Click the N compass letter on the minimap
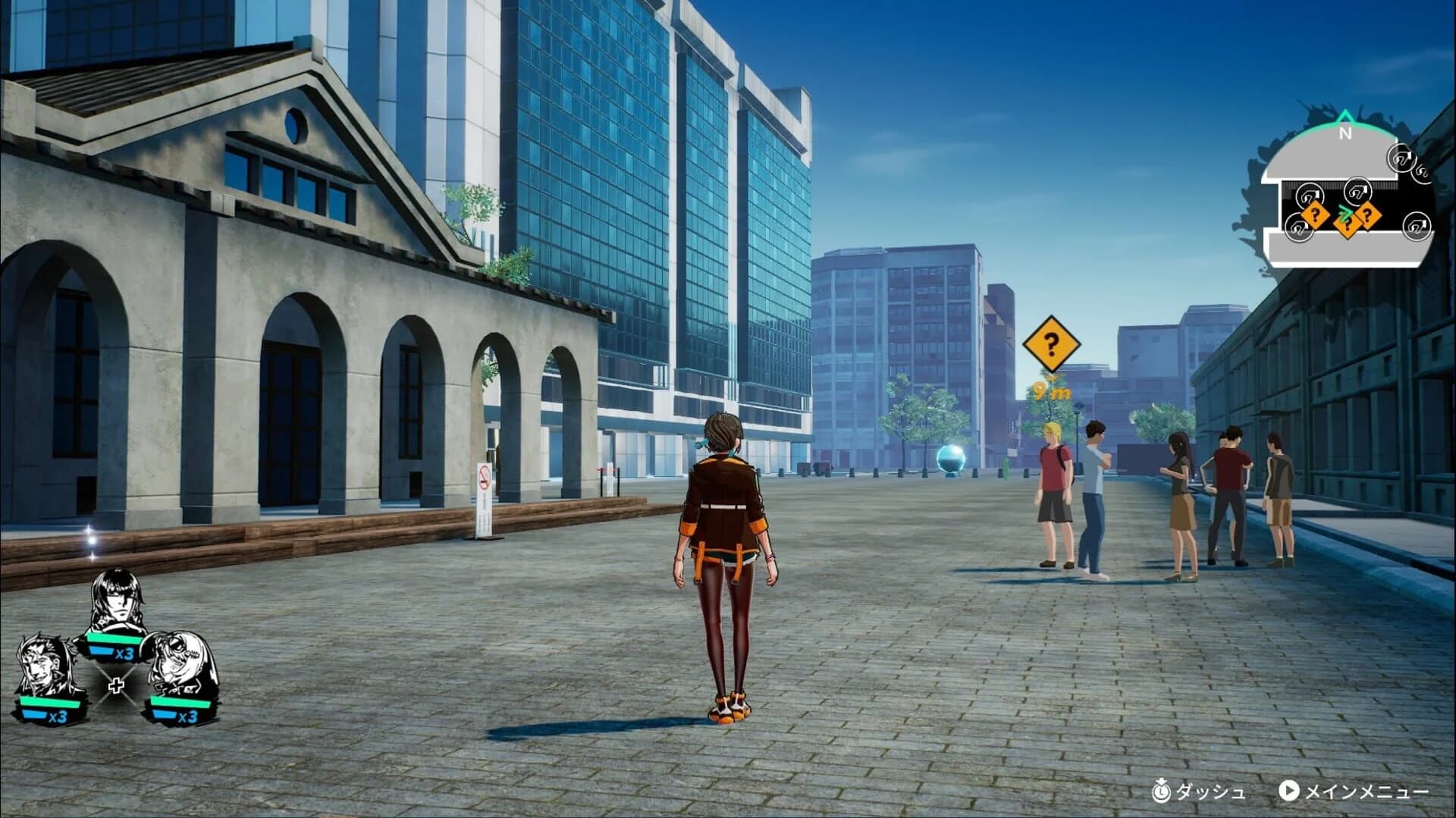 (1345, 132)
